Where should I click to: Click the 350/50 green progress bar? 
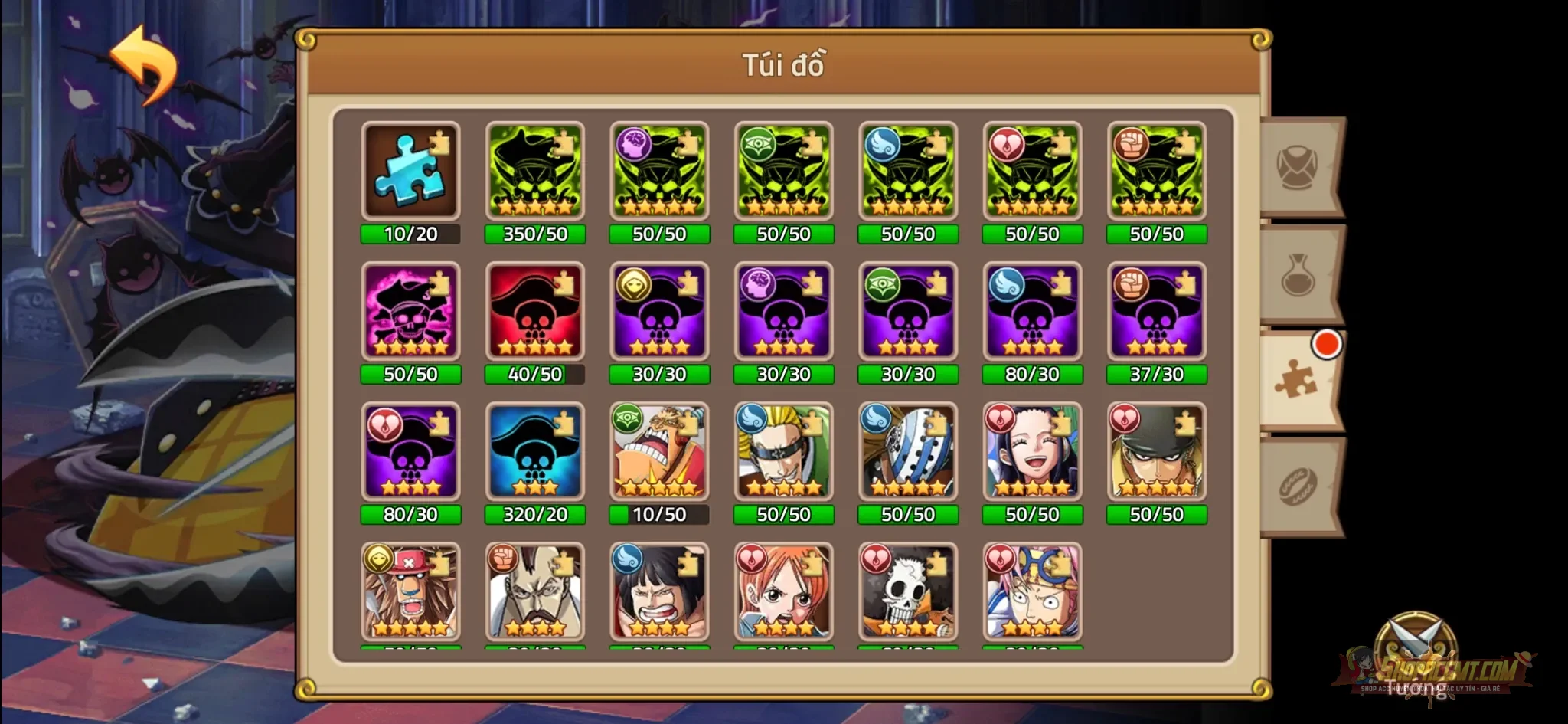pos(535,235)
